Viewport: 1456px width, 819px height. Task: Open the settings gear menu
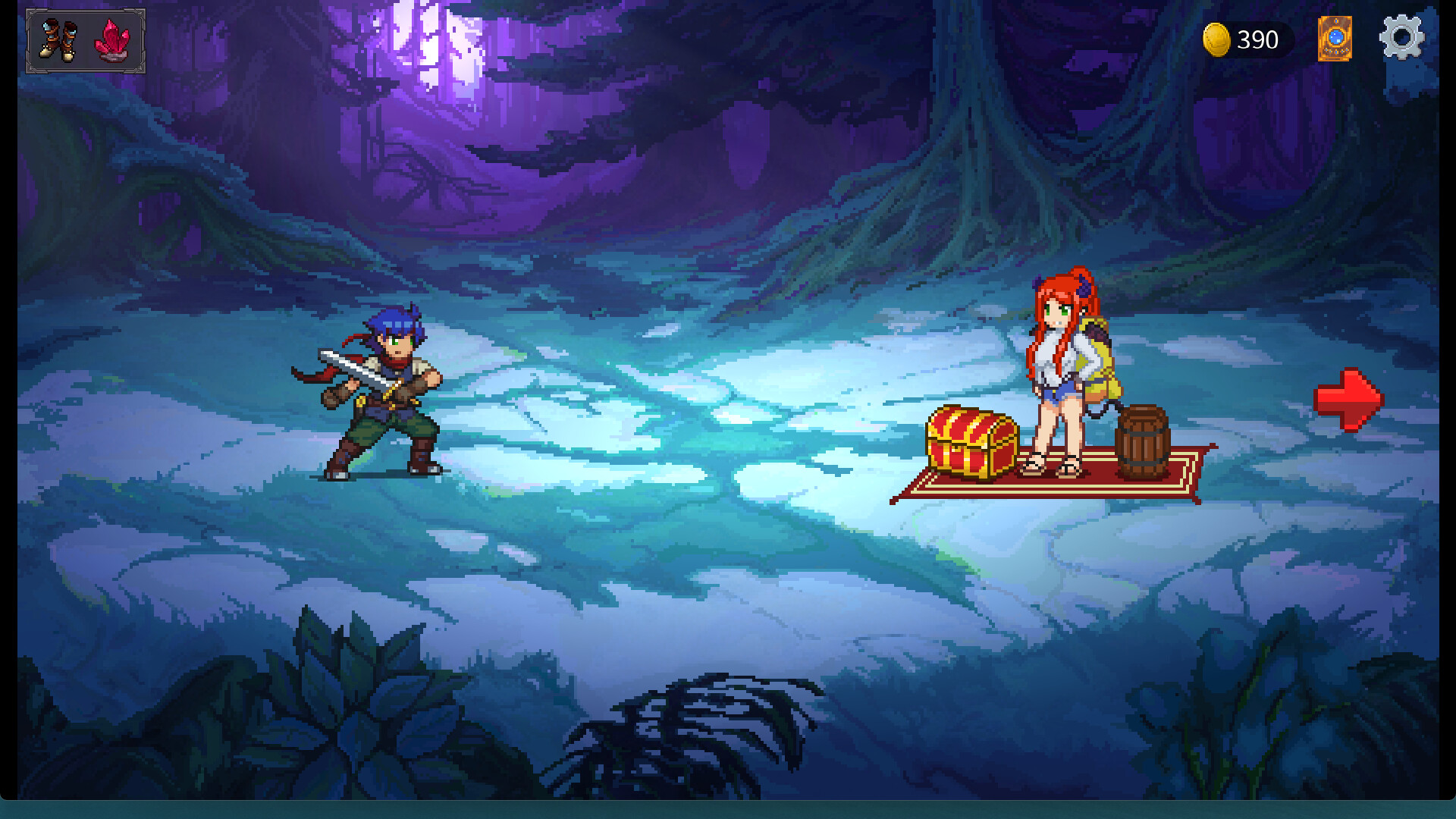[x=1402, y=38]
